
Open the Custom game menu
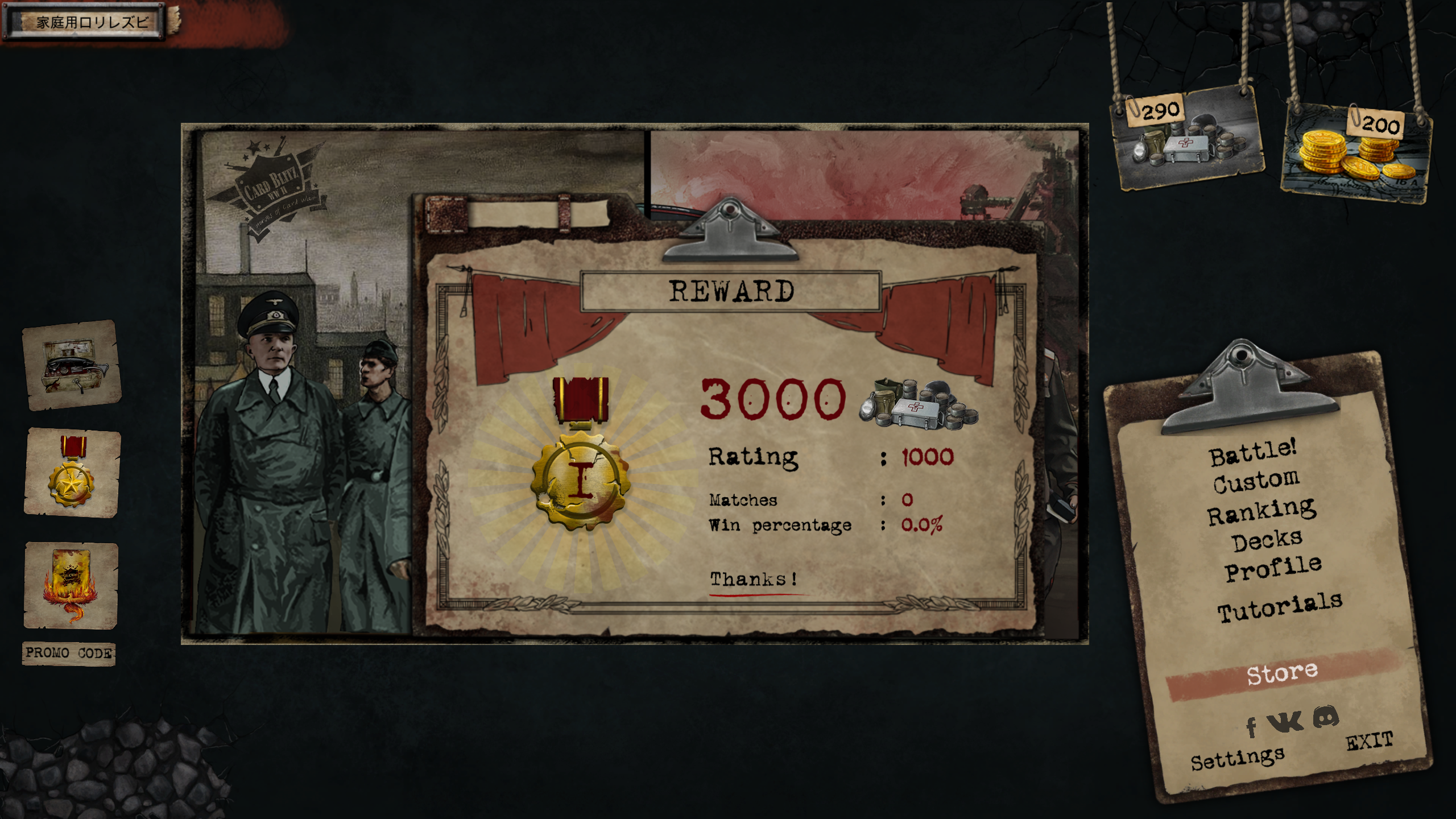tap(1256, 482)
